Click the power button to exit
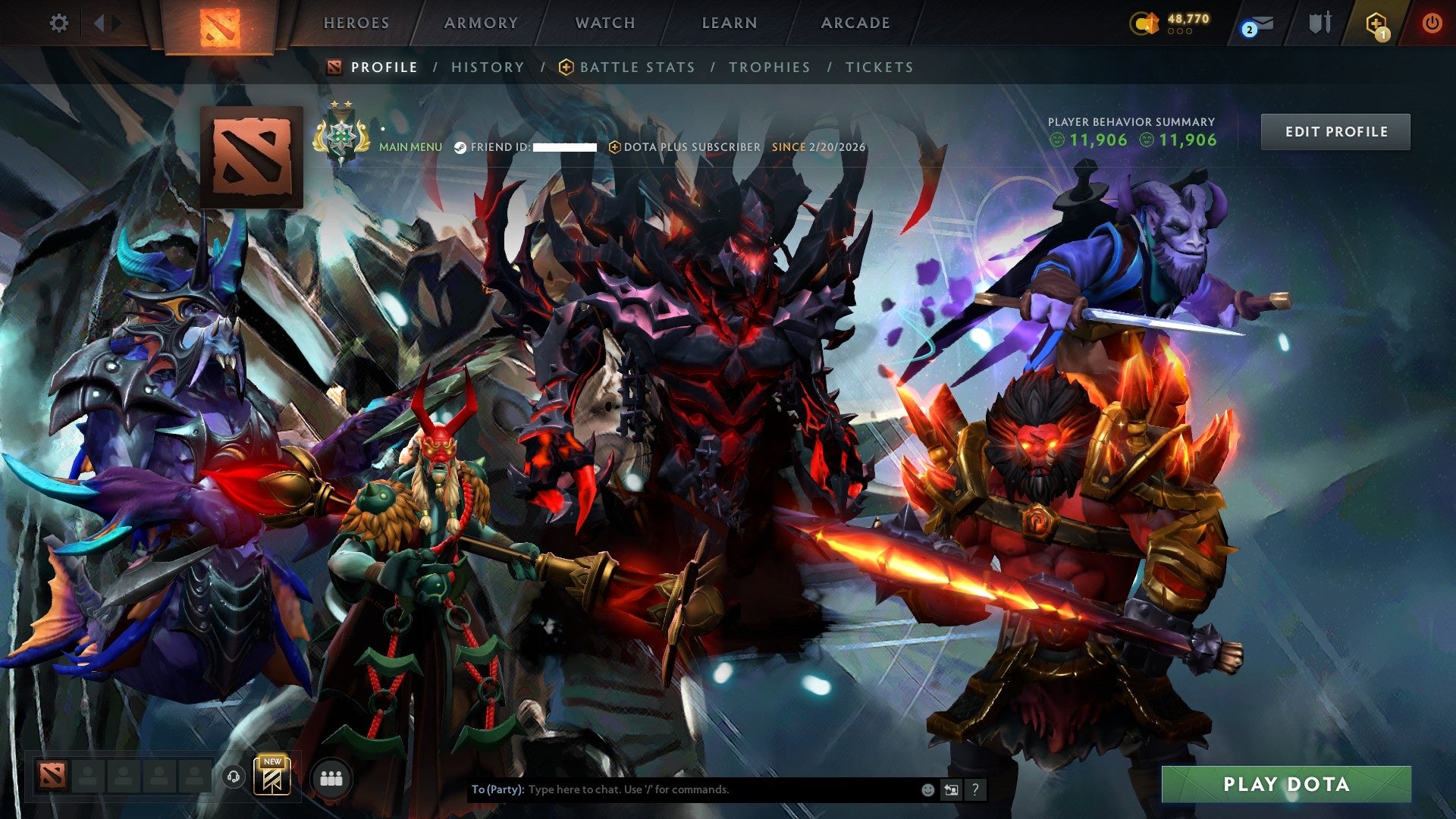This screenshot has width=1456, height=819. tap(1432, 23)
